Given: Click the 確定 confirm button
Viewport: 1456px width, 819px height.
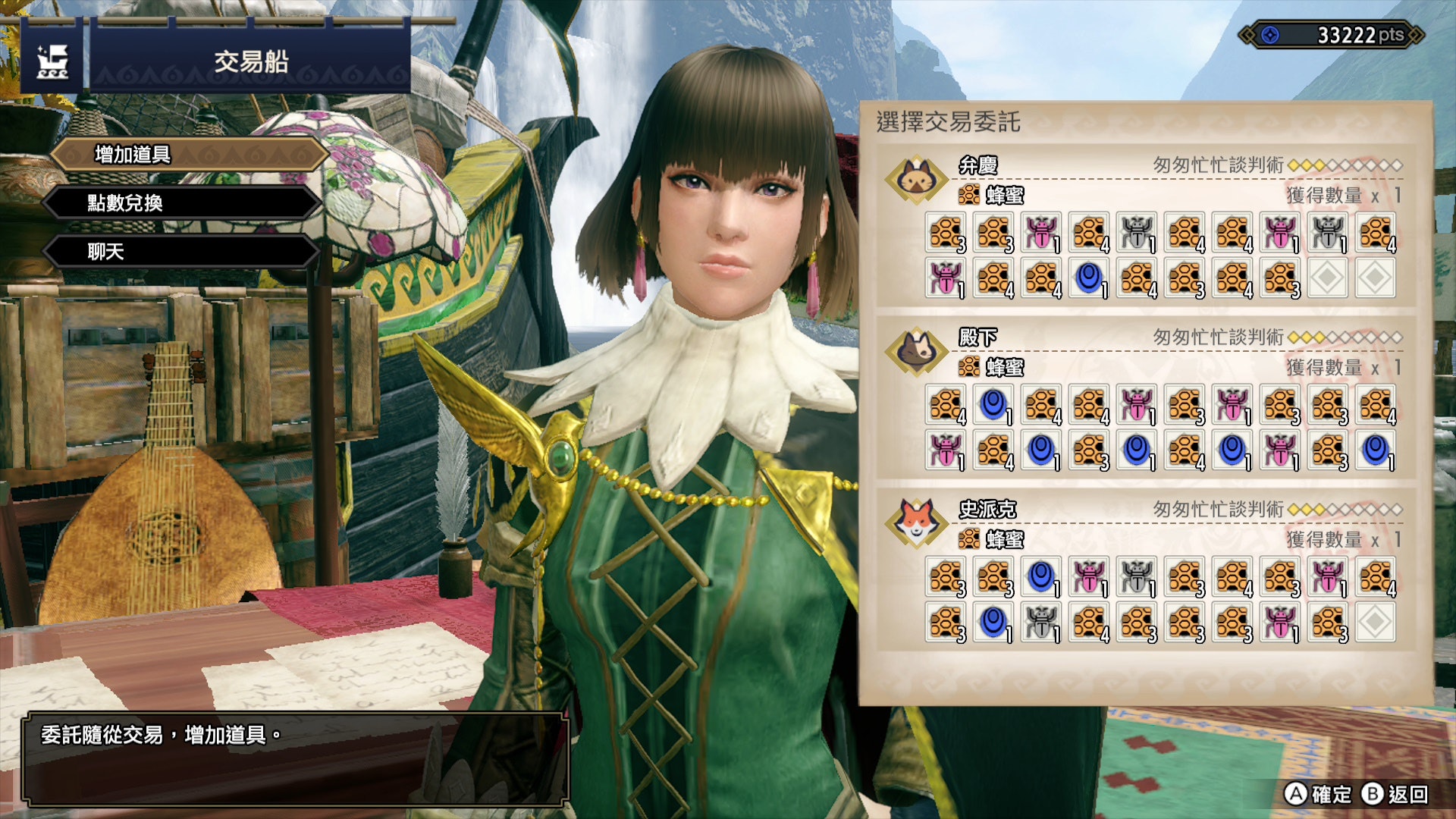Looking at the screenshot, I should click(x=1318, y=794).
